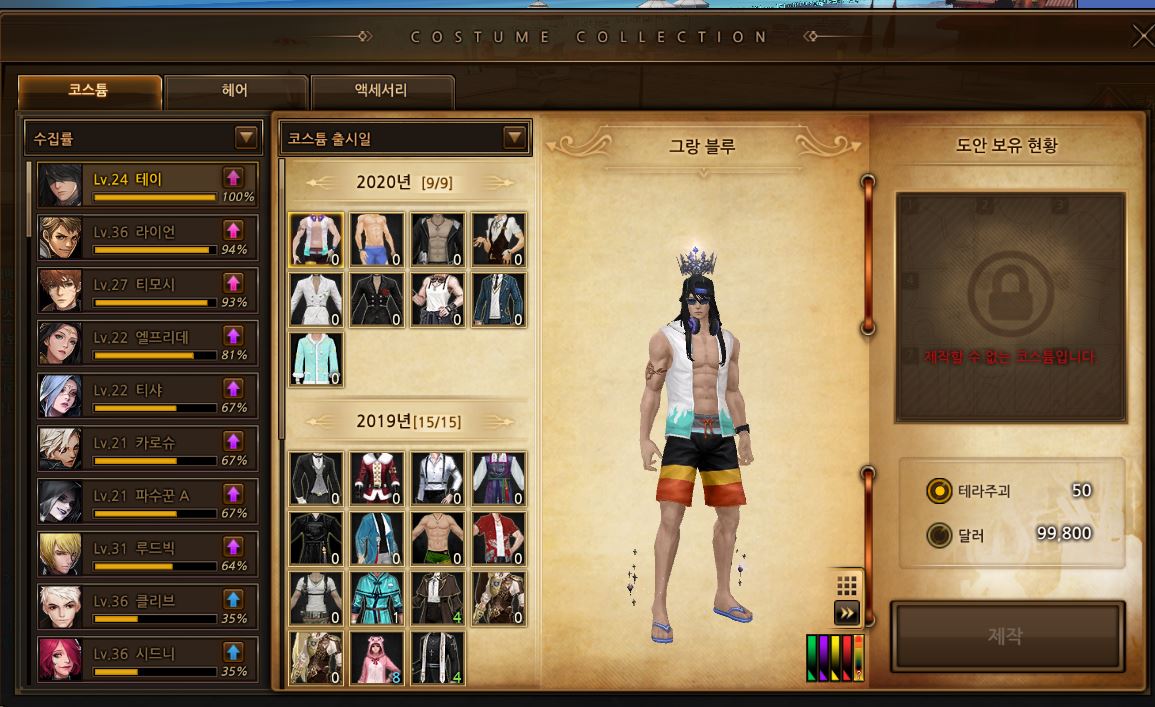The width and height of the screenshot is (1155, 707).
Task: Open the 액세서리 tab
Action: pyautogui.click(x=381, y=91)
